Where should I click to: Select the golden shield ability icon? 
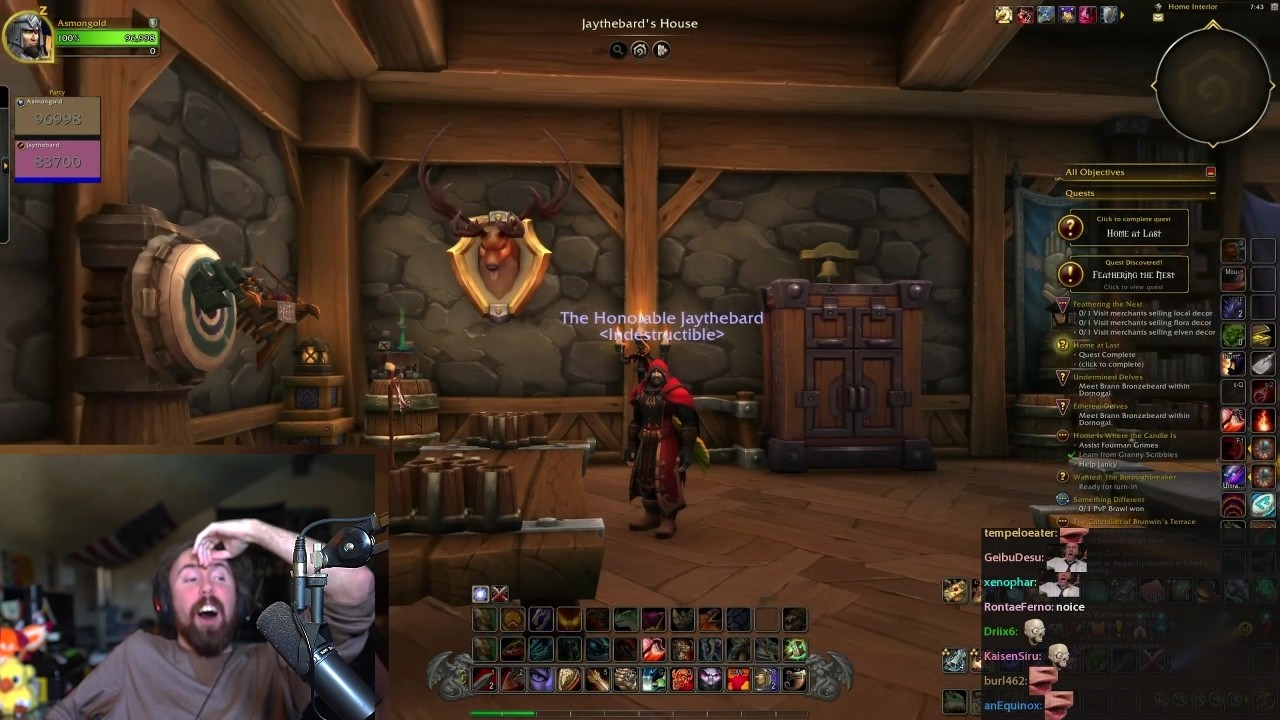[x=569, y=678]
